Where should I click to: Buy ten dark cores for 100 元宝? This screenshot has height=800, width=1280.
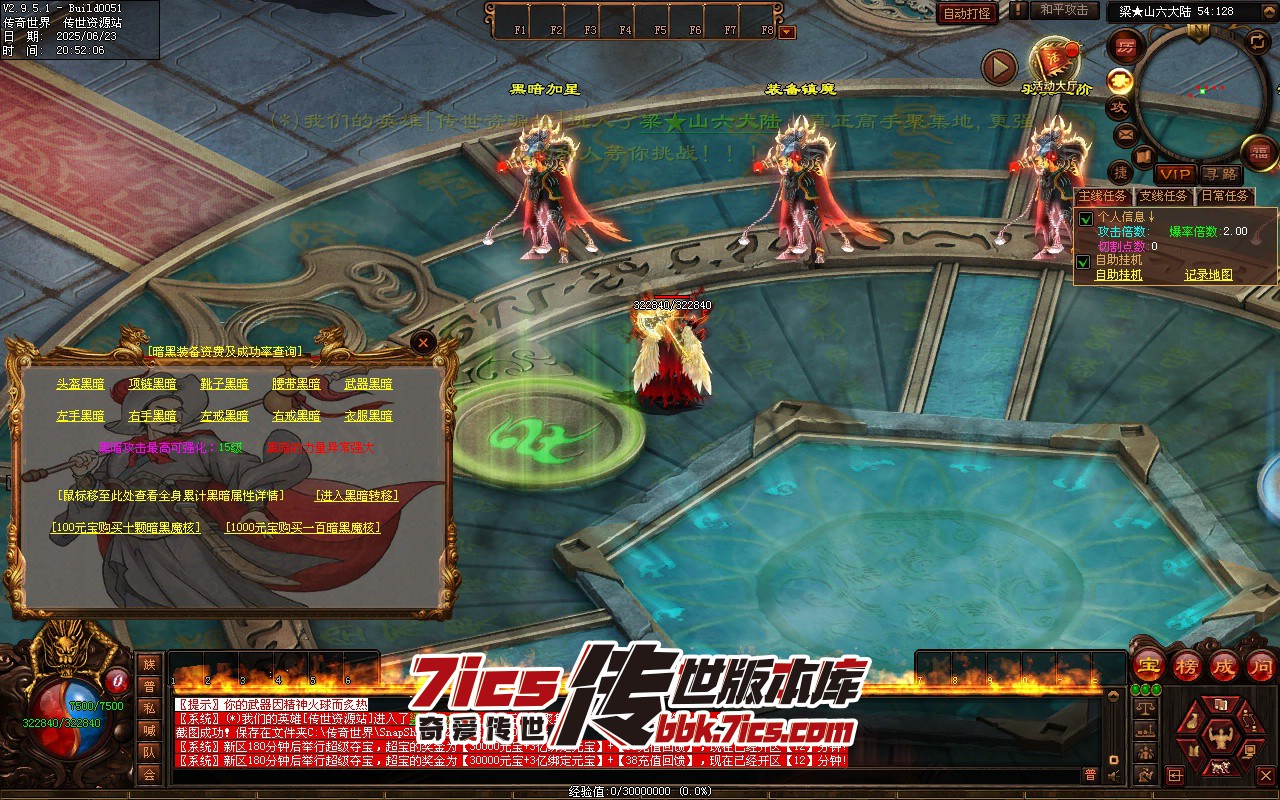click(x=126, y=528)
